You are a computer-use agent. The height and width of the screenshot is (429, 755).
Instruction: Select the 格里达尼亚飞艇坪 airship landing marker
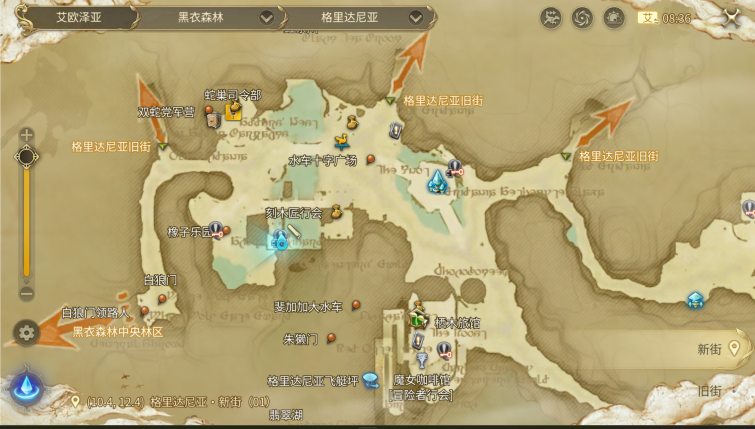(x=370, y=379)
